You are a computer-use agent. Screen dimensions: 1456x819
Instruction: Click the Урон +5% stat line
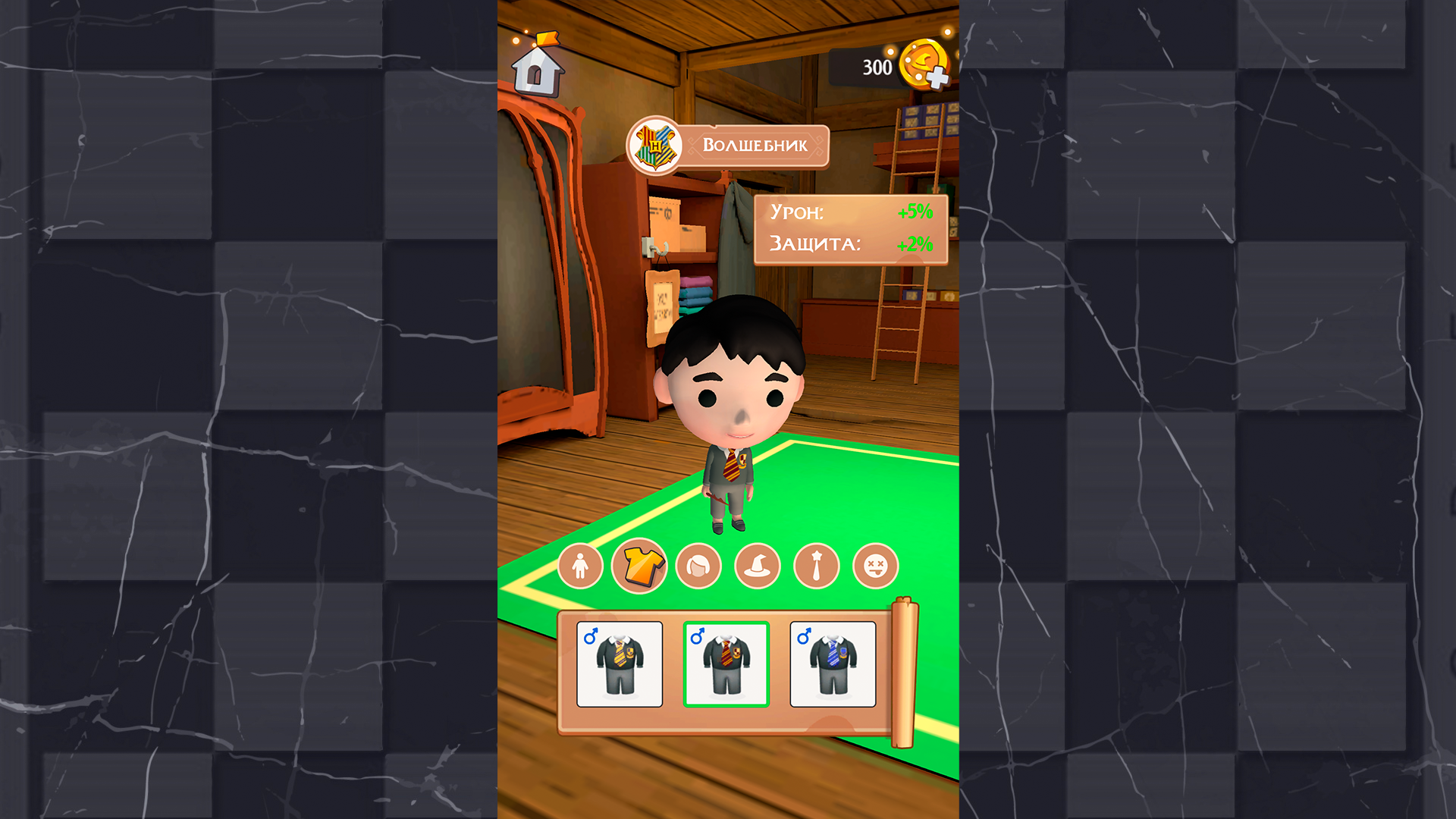coord(849,214)
